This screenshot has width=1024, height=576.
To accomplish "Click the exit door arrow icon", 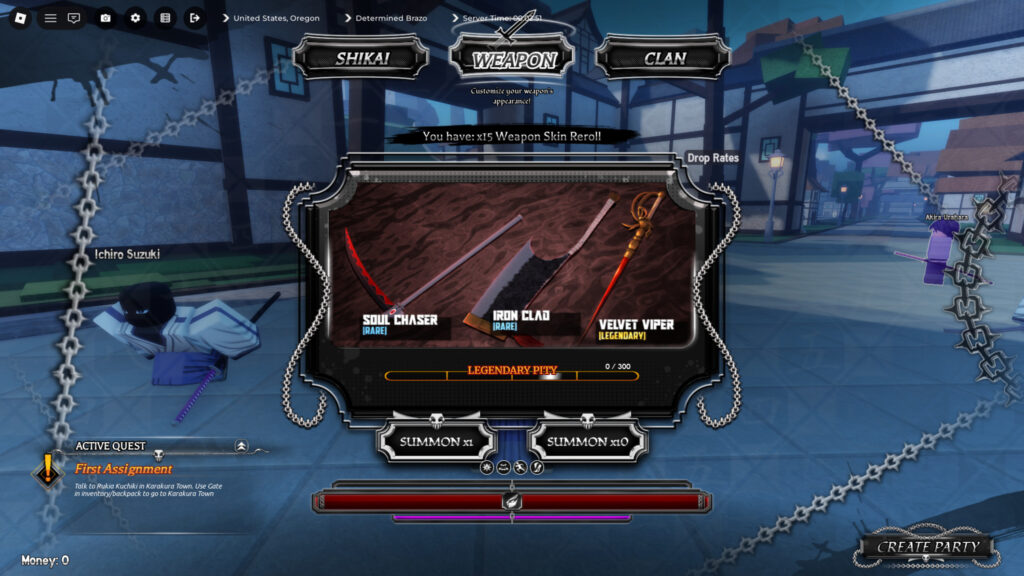I will point(194,18).
